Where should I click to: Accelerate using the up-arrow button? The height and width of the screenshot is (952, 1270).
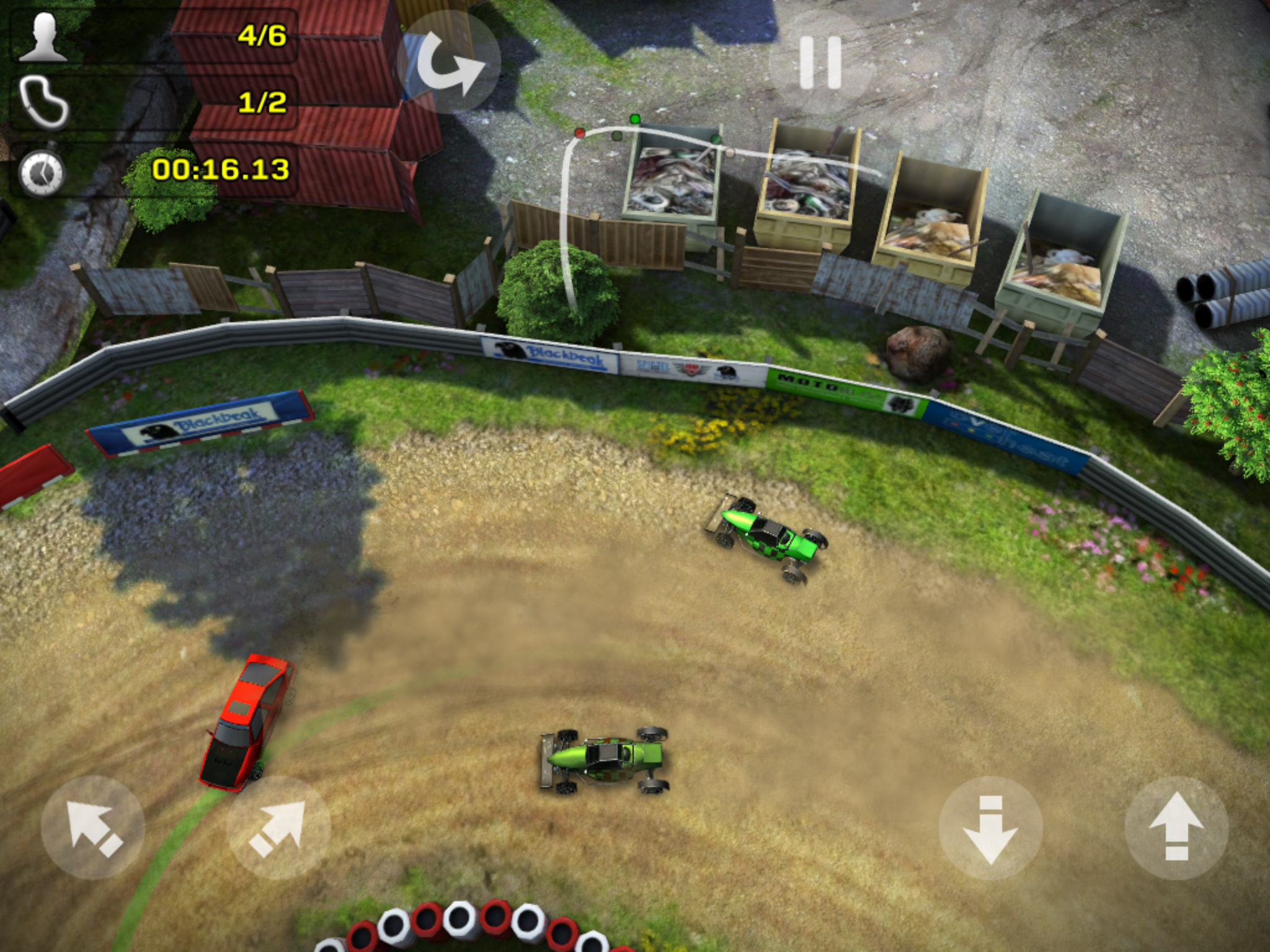tap(1176, 828)
